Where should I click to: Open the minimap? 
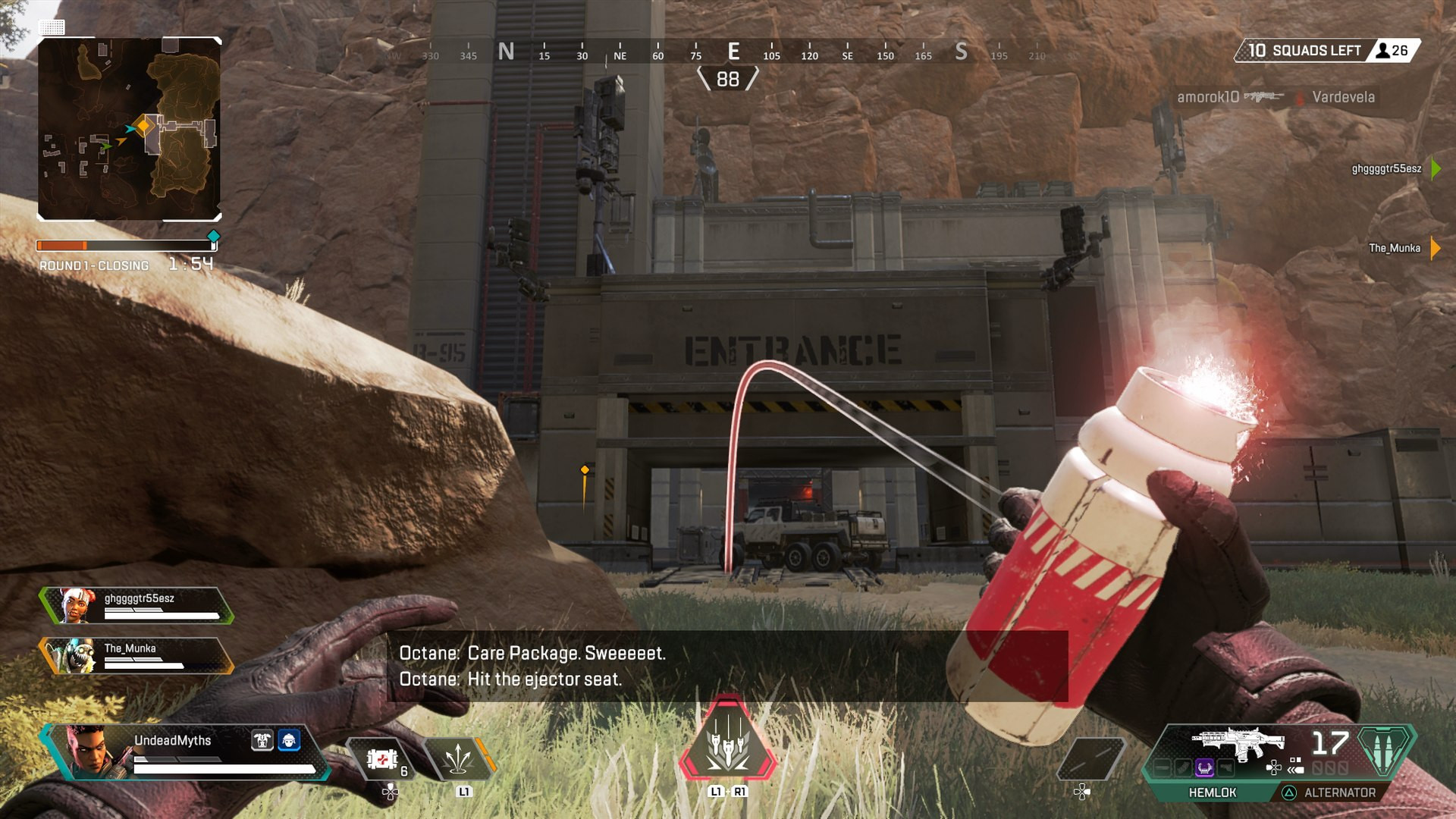pos(129,129)
